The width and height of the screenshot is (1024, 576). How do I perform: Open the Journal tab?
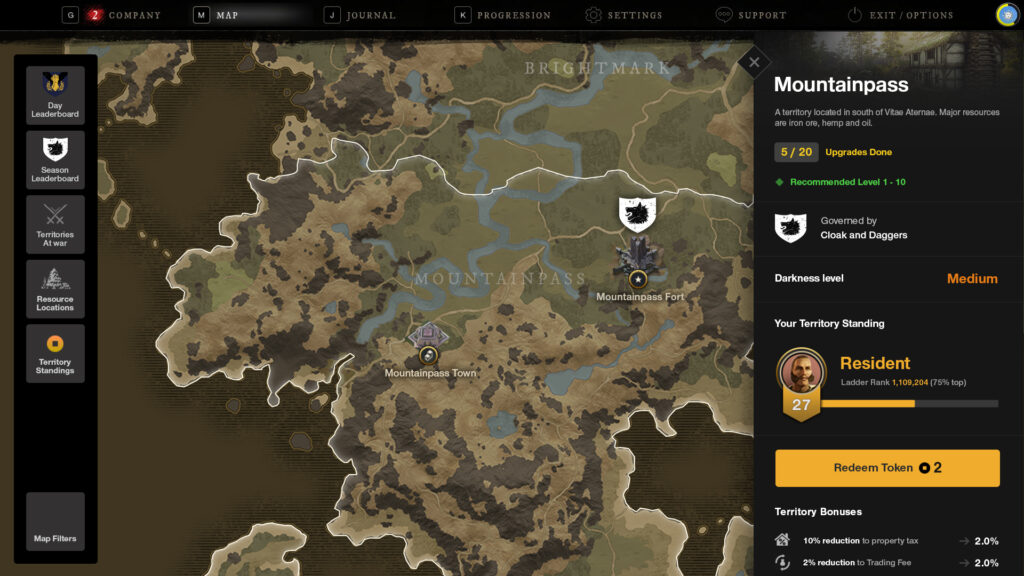371,15
